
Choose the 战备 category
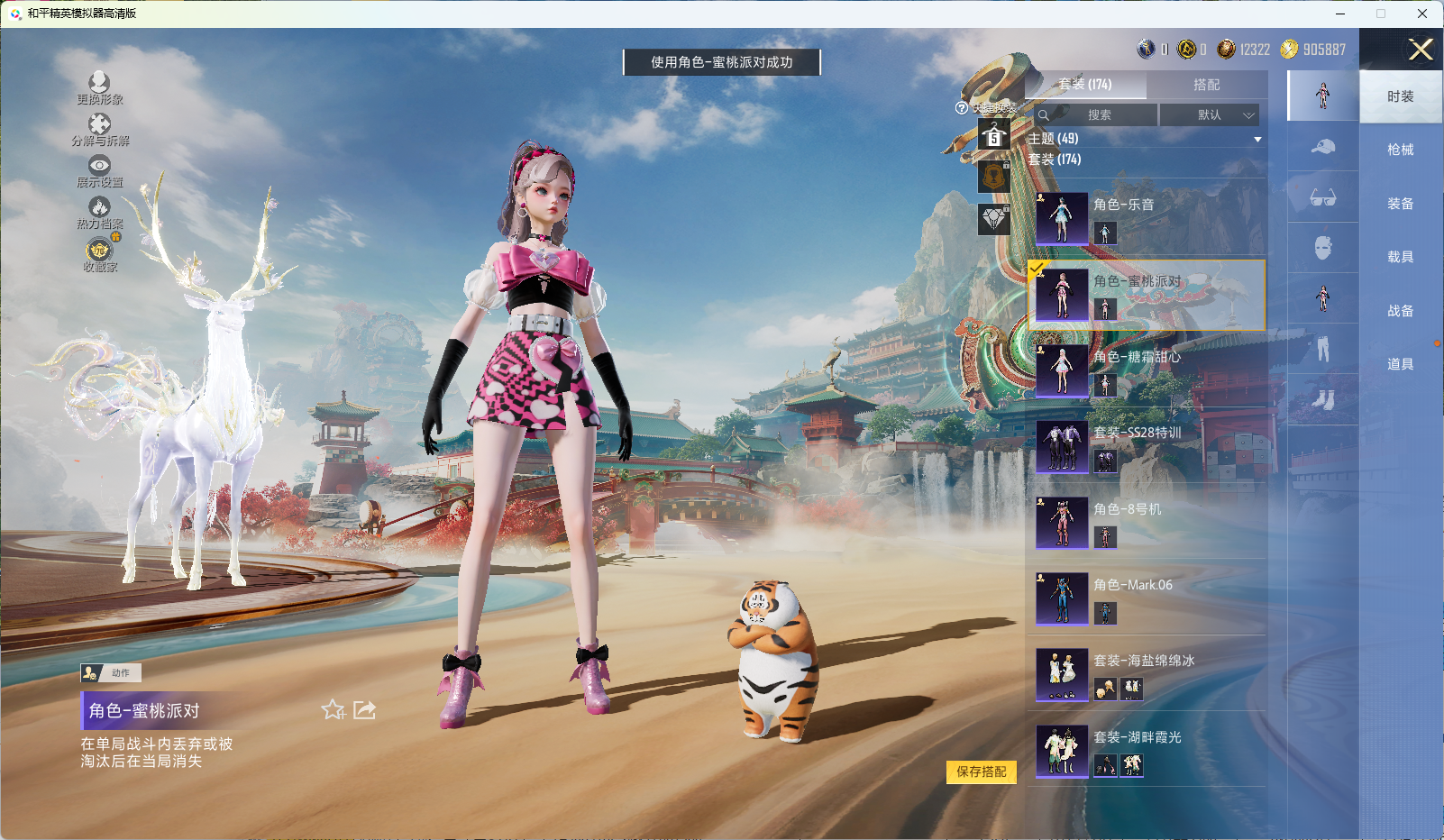1400,311
